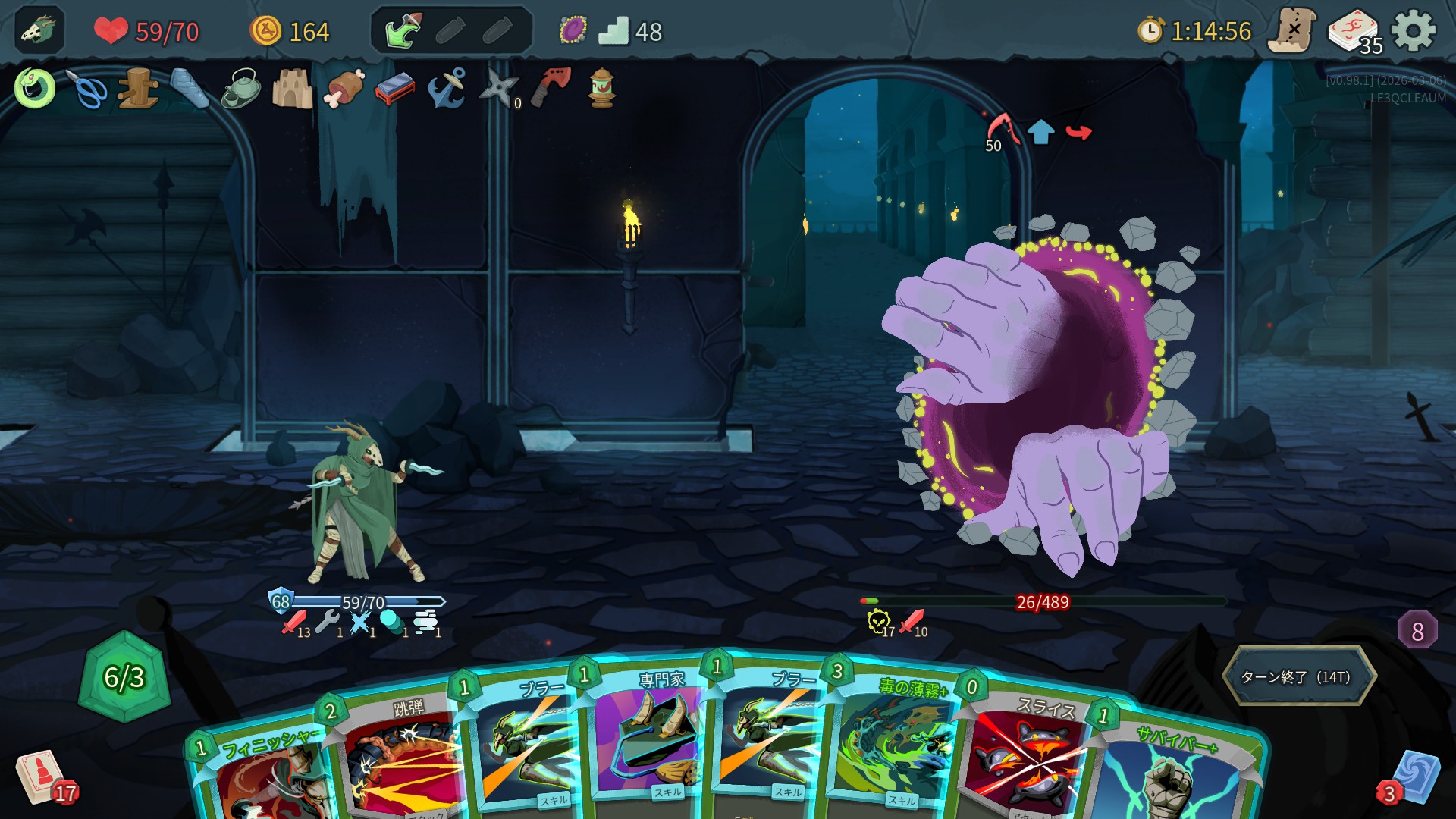The height and width of the screenshot is (819, 1456).
Task: View the full deck of 35 cards
Action: coord(1353,31)
